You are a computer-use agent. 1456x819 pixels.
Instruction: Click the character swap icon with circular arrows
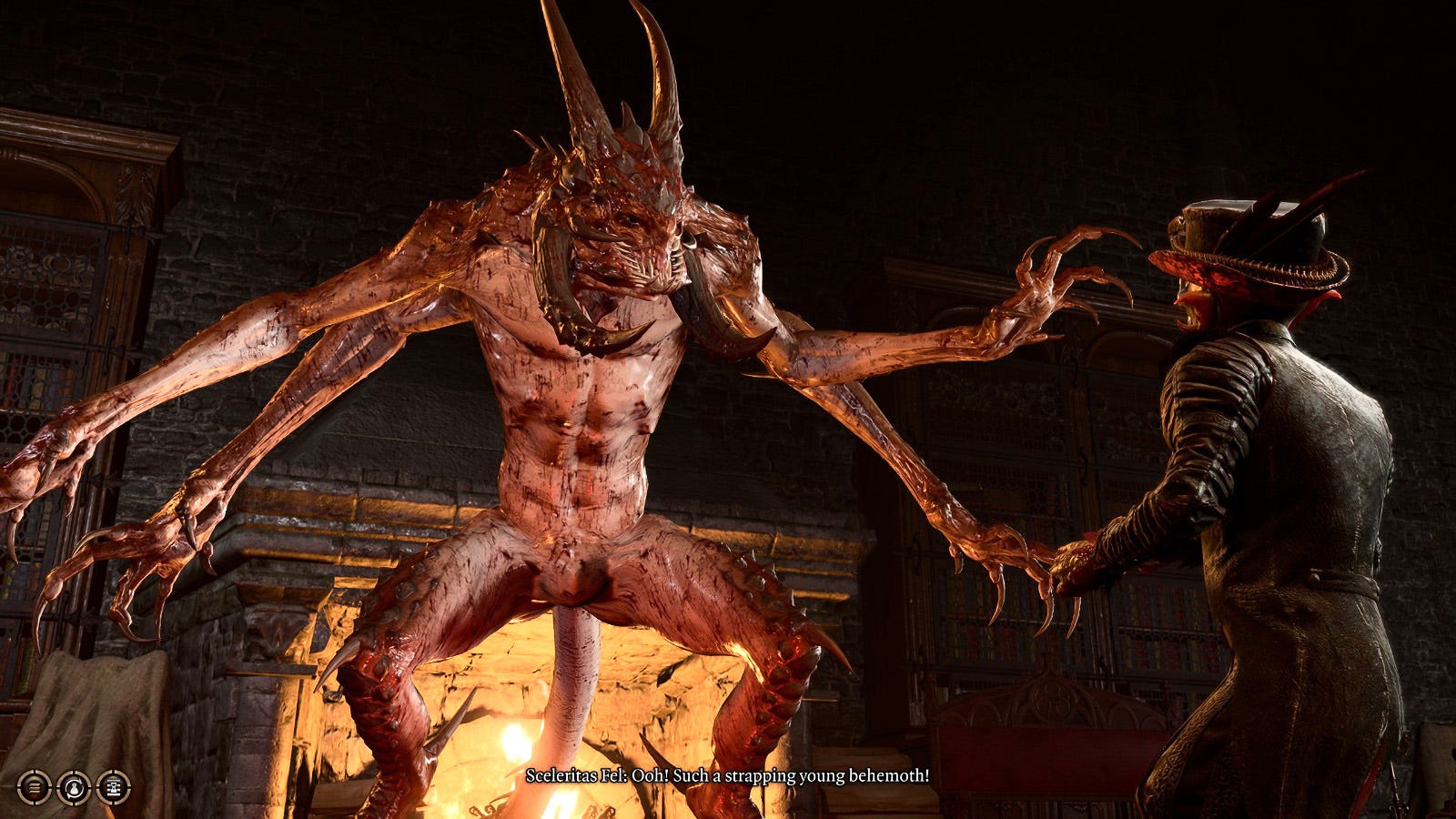74,787
